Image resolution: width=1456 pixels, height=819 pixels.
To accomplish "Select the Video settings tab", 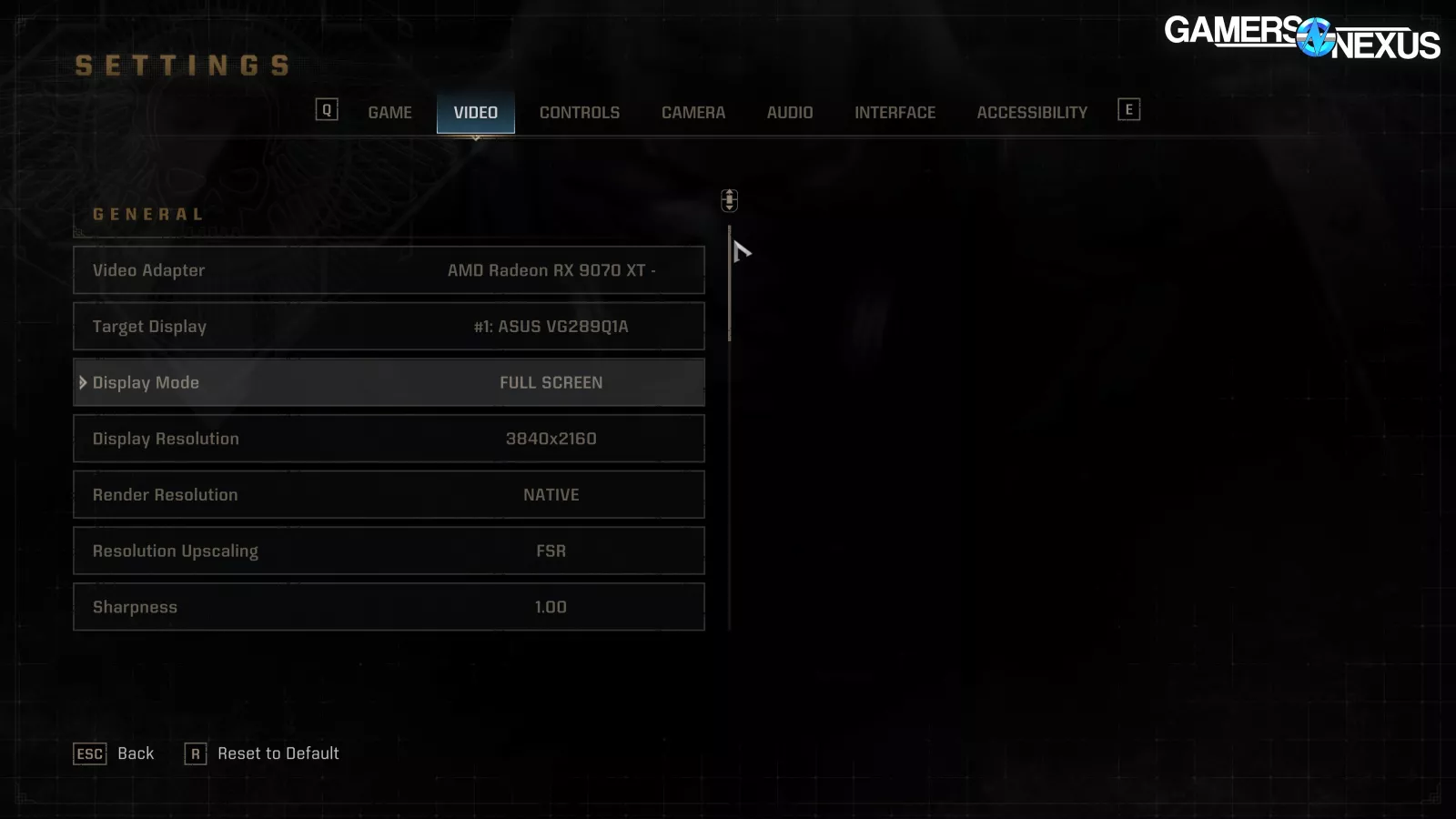I will tap(475, 113).
